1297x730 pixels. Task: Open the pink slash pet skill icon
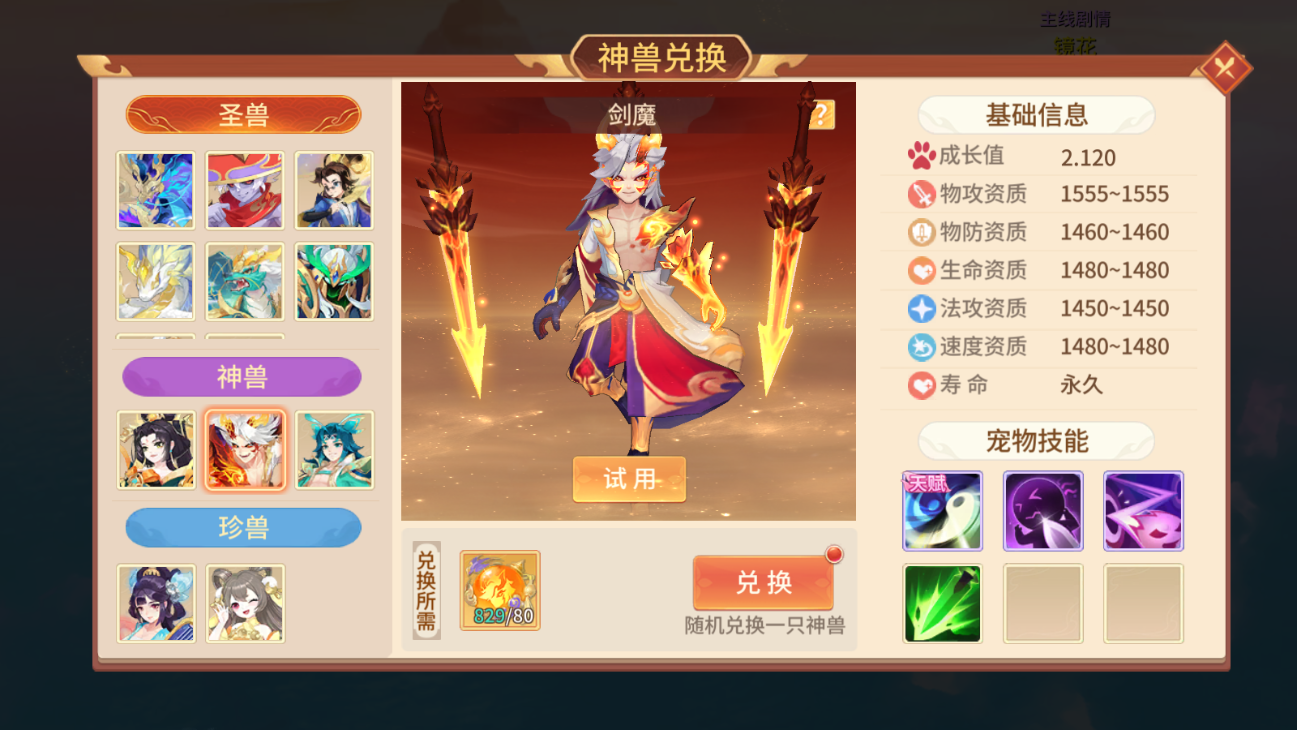tap(1143, 511)
